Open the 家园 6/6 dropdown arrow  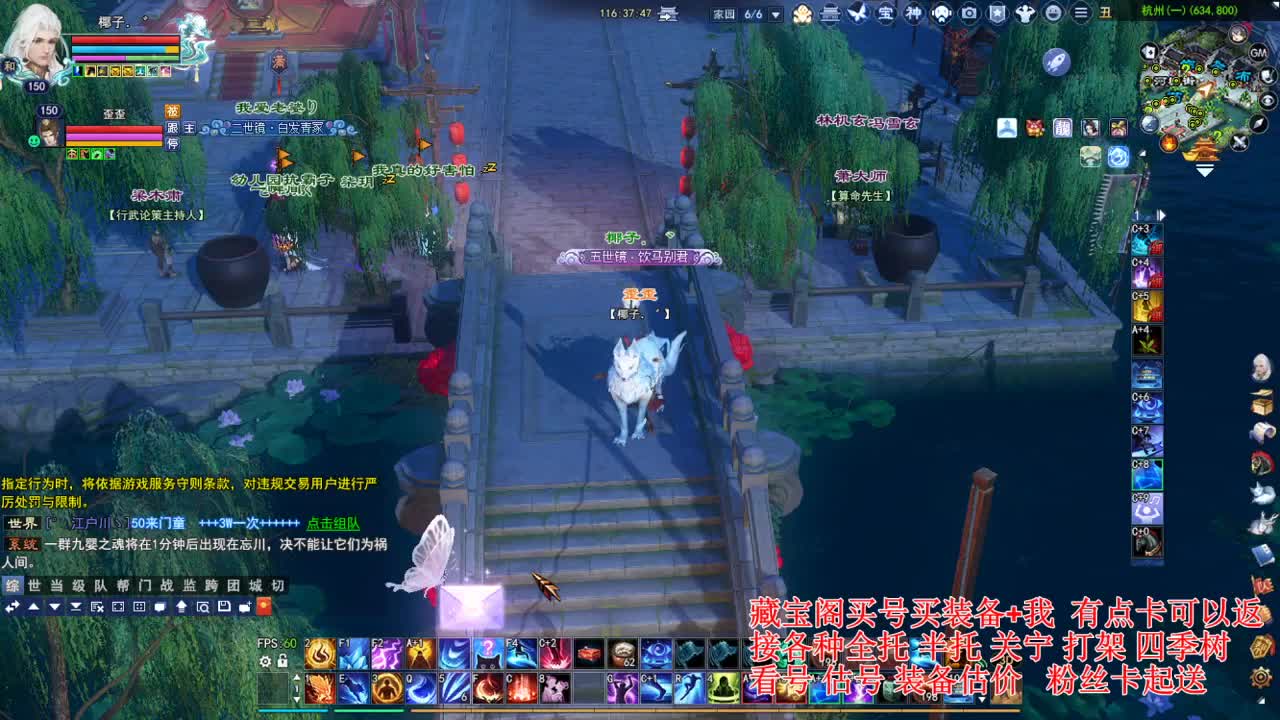[775, 15]
